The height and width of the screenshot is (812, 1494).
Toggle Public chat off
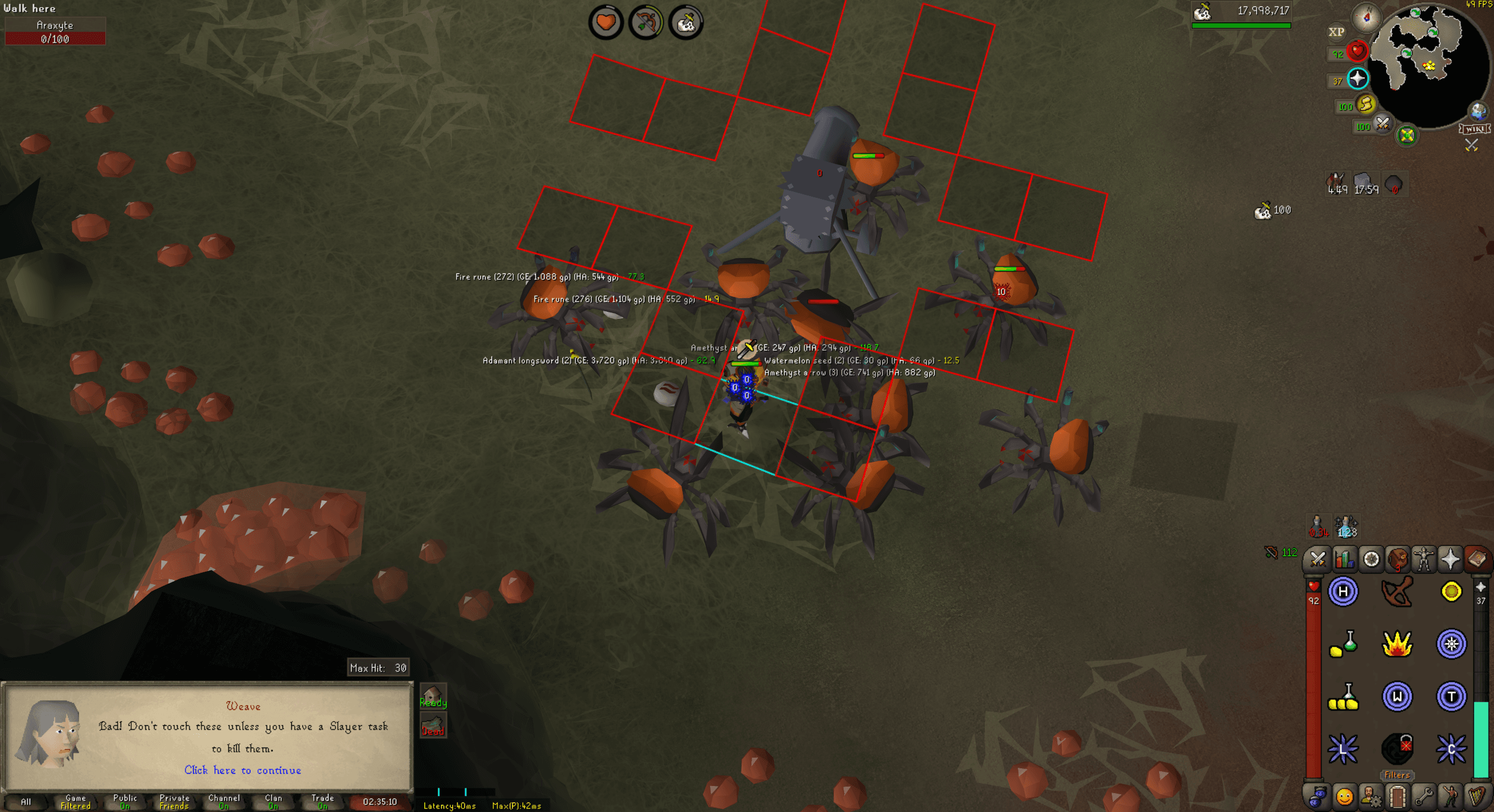(x=125, y=801)
